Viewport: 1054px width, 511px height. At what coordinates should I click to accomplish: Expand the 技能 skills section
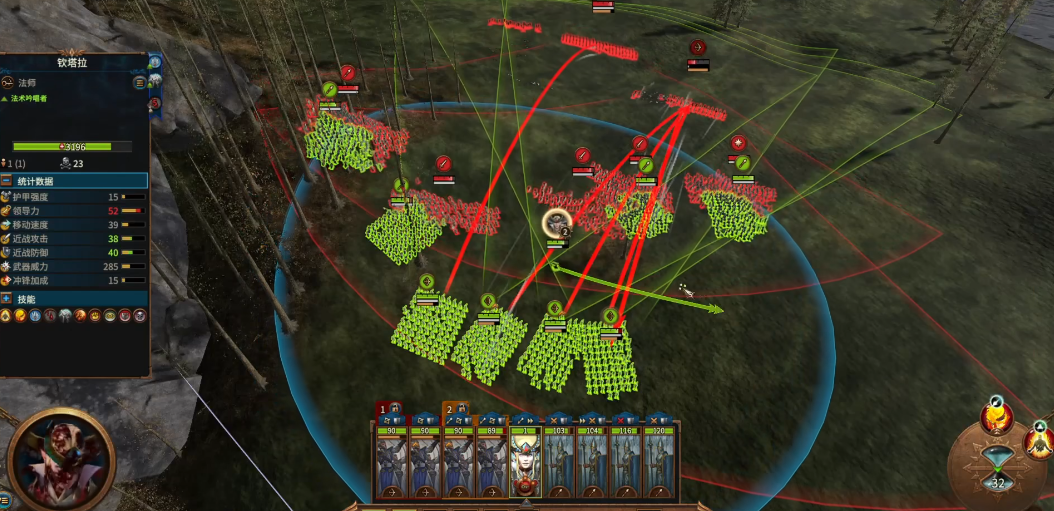pos(7,299)
